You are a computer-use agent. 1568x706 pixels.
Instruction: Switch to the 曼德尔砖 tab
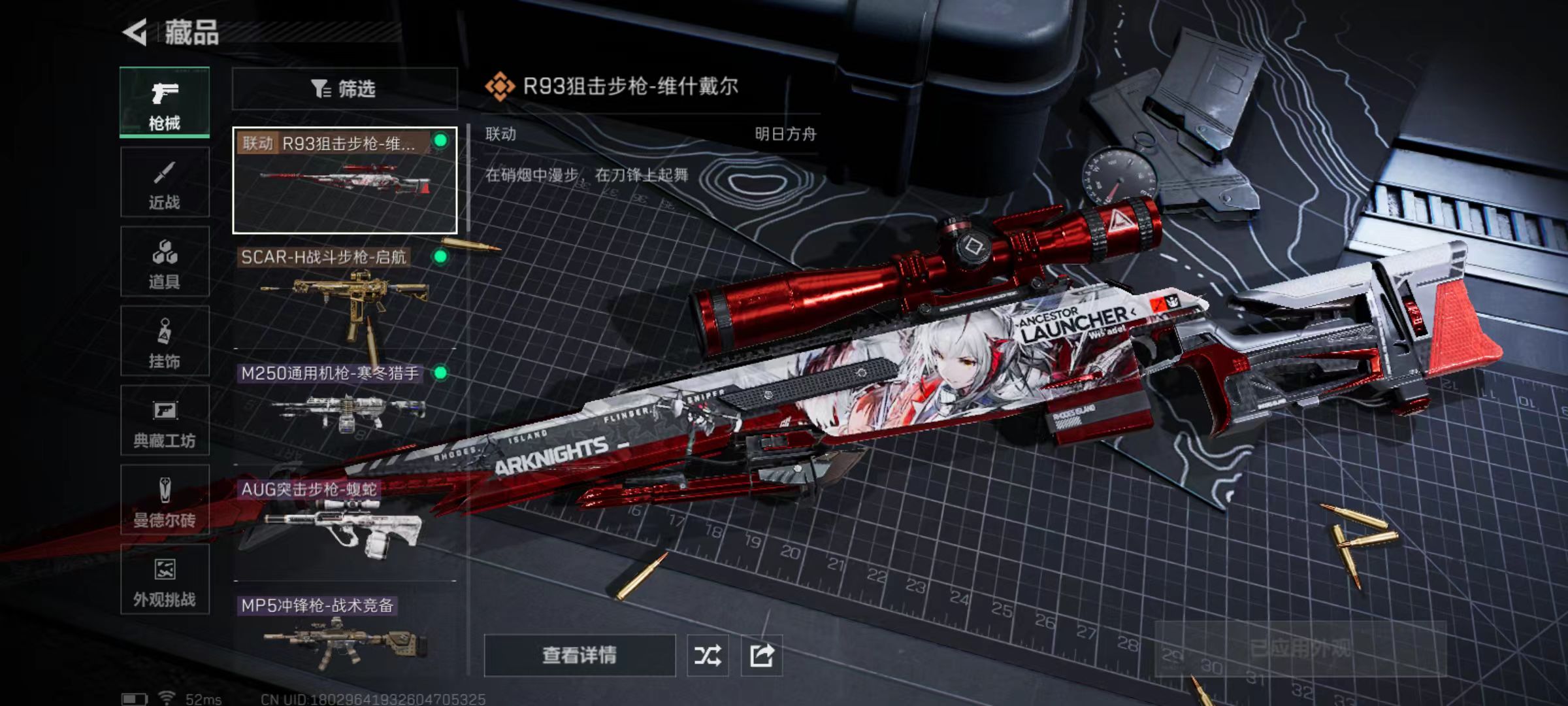pyautogui.click(x=165, y=500)
